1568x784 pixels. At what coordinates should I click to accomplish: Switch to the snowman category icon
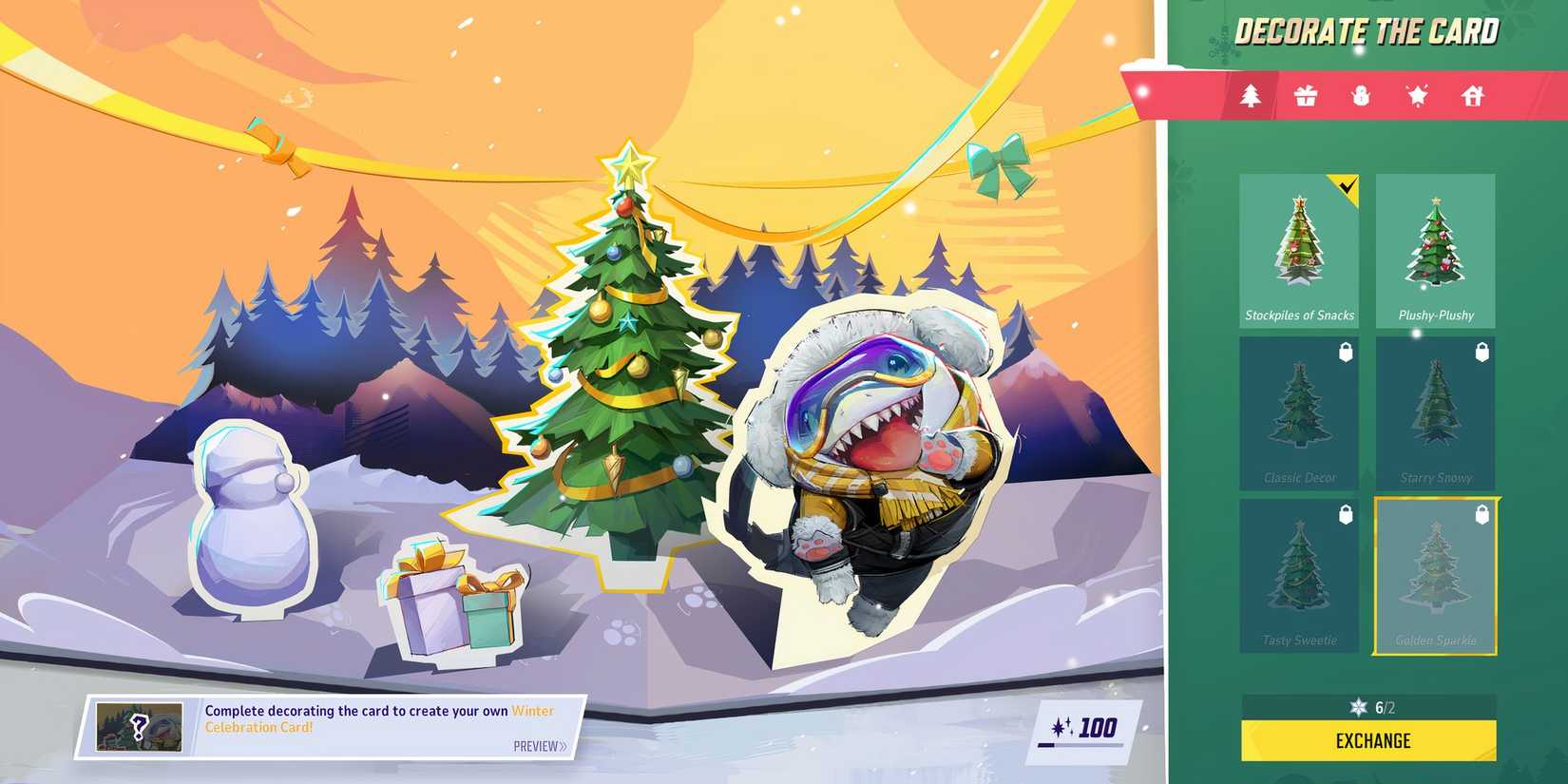pyautogui.click(x=1361, y=95)
